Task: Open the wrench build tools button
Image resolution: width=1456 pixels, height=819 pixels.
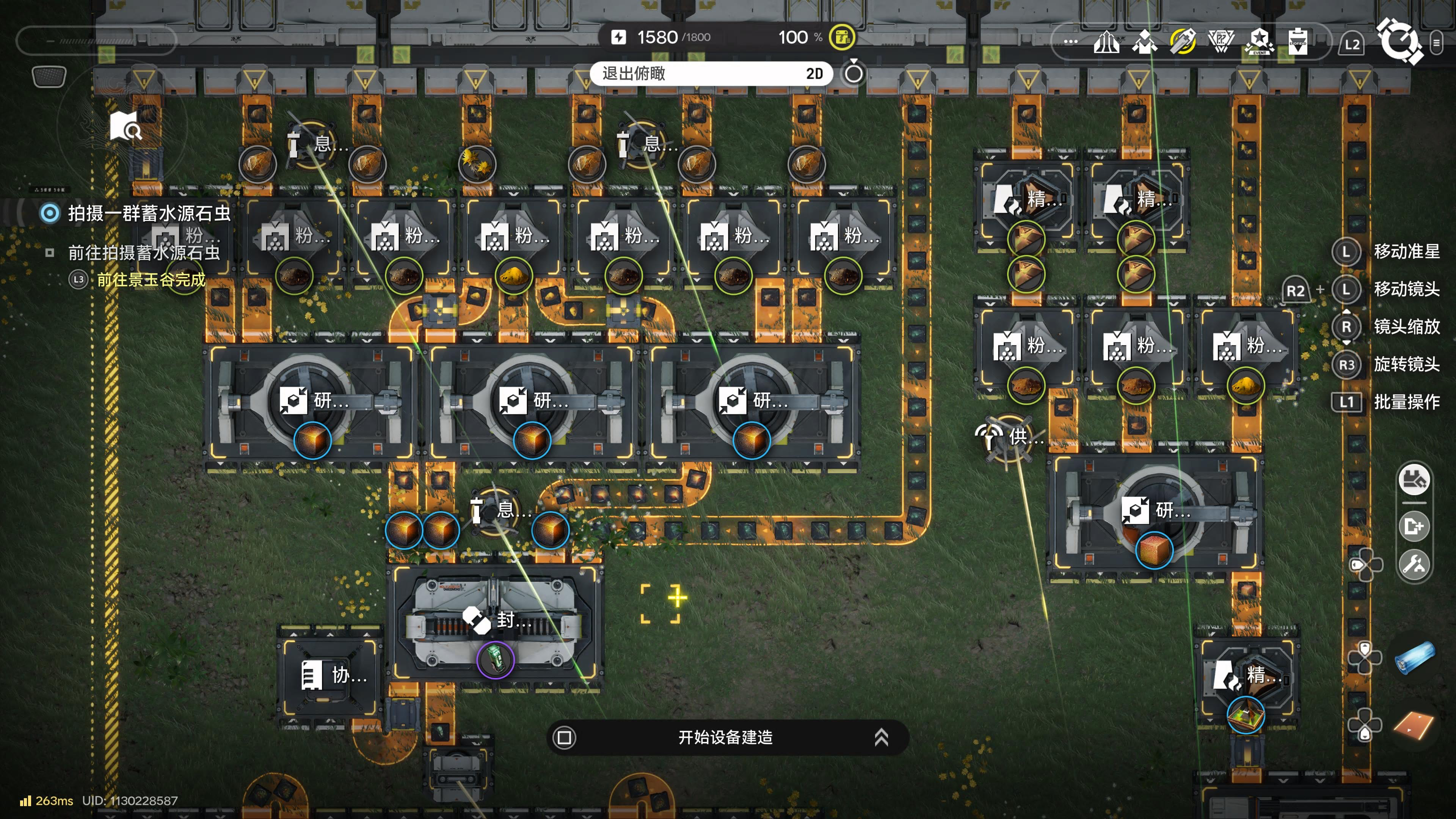Action: (x=1414, y=564)
